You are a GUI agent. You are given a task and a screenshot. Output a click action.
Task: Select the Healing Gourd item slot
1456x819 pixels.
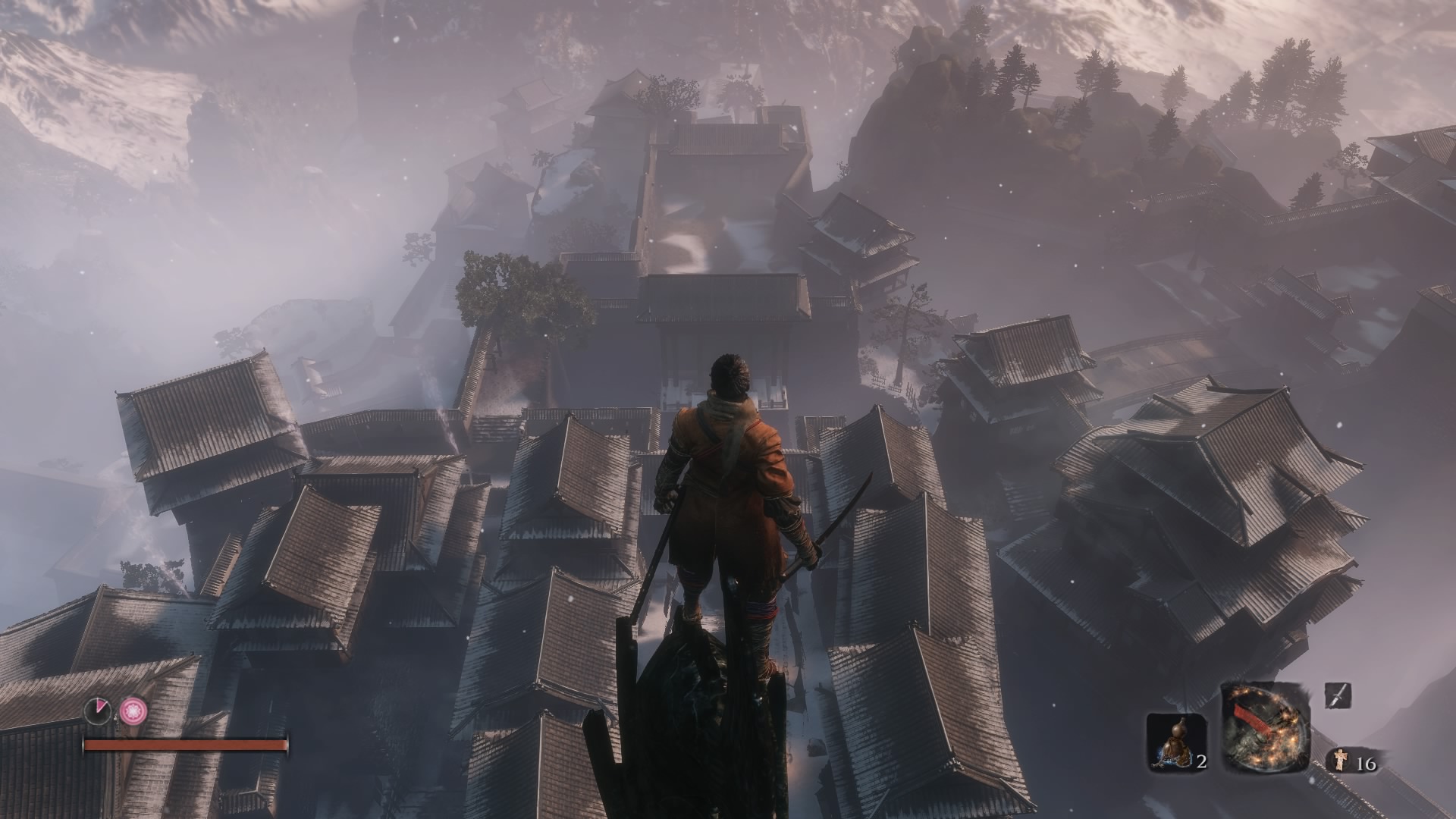(1176, 742)
